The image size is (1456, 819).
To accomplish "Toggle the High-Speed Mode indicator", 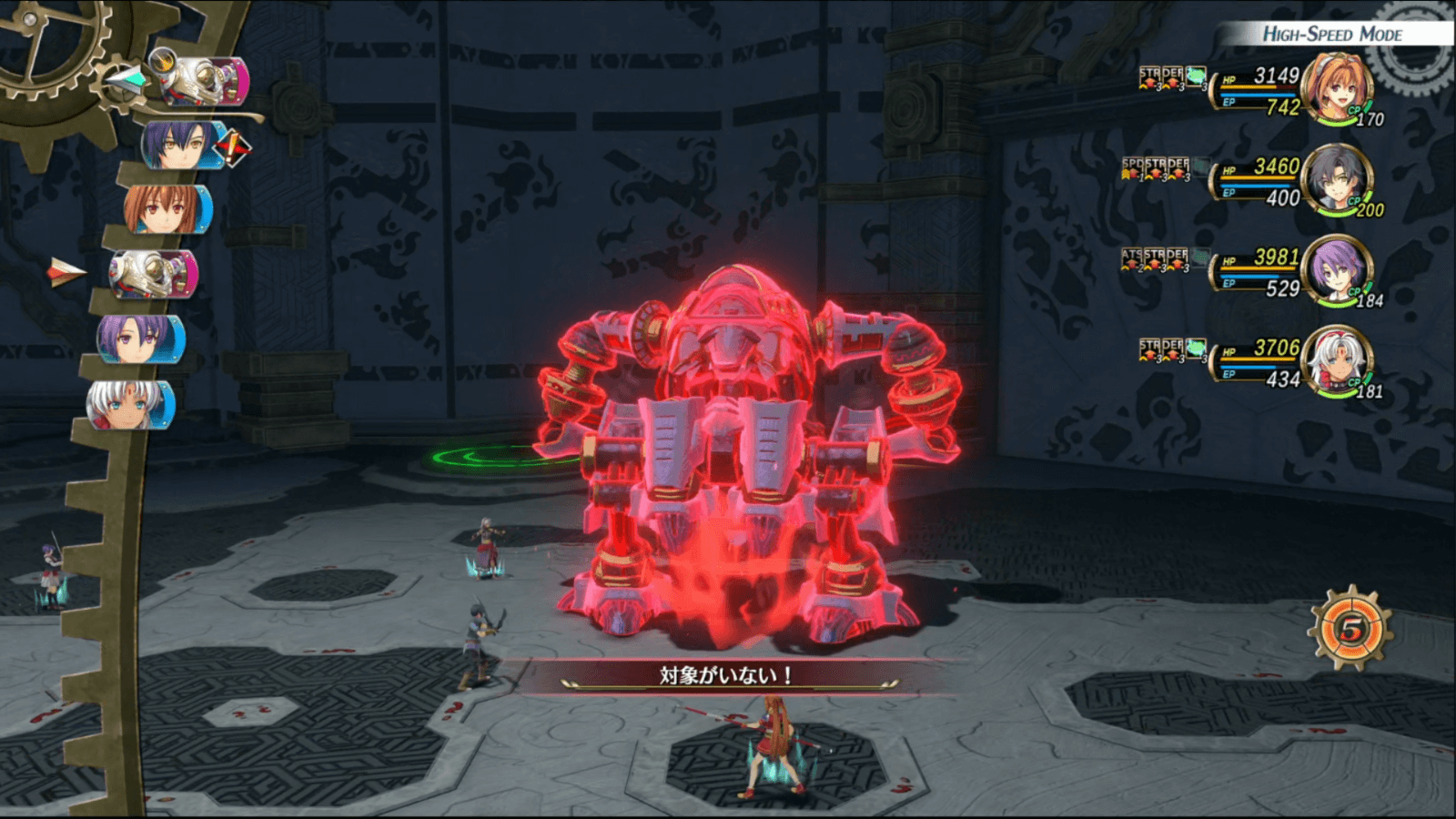I will click(x=1331, y=35).
